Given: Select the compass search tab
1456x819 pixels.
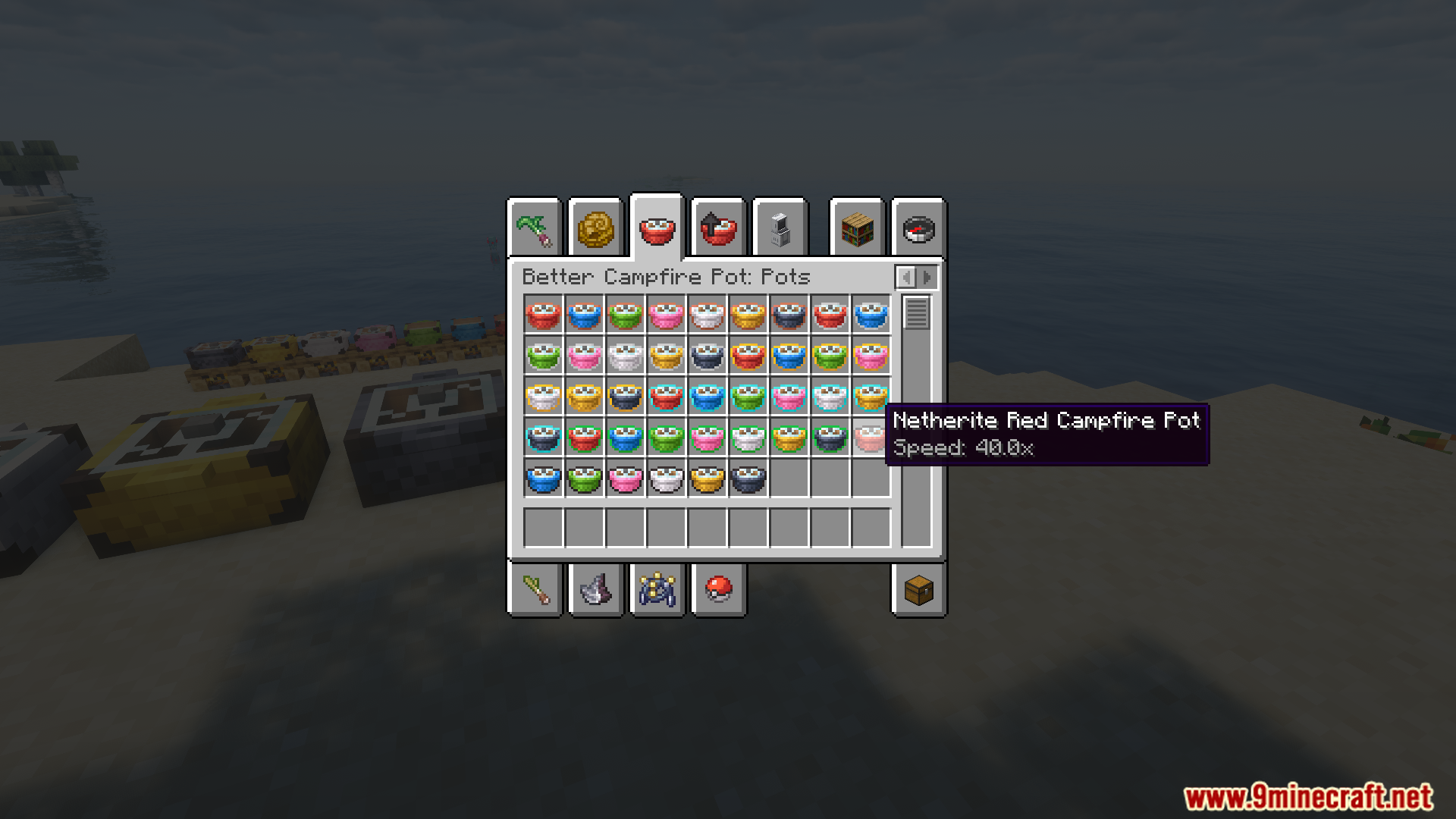Looking at the screenshot, I should click(x=918, y=227).
